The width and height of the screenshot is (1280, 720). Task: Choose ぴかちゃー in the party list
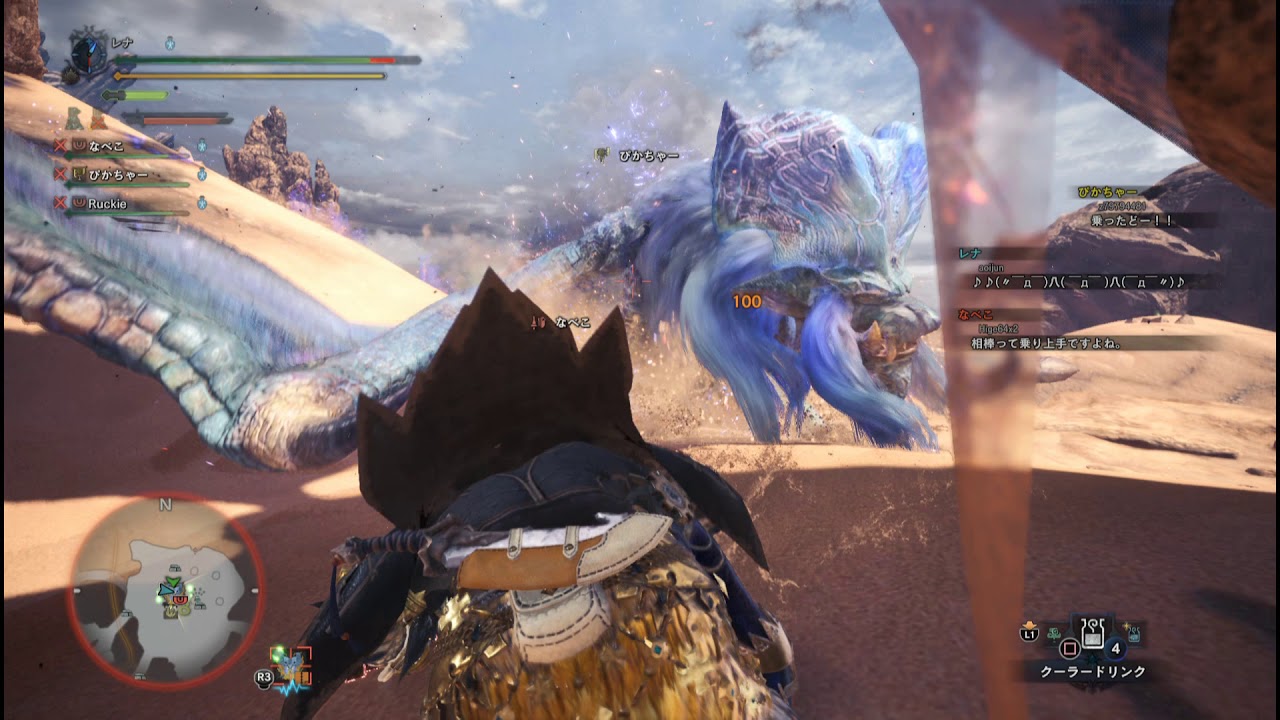(x=118, y=175)
